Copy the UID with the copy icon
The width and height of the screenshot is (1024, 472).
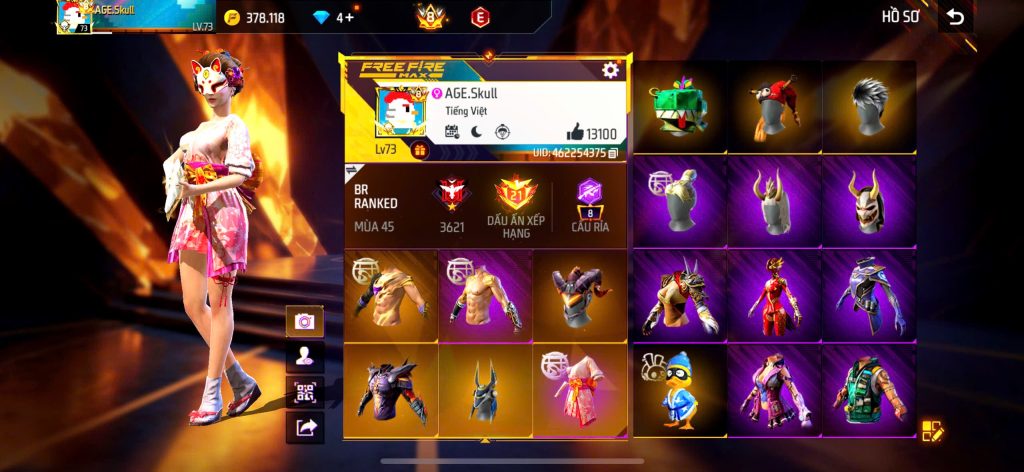tap(613, 153)
